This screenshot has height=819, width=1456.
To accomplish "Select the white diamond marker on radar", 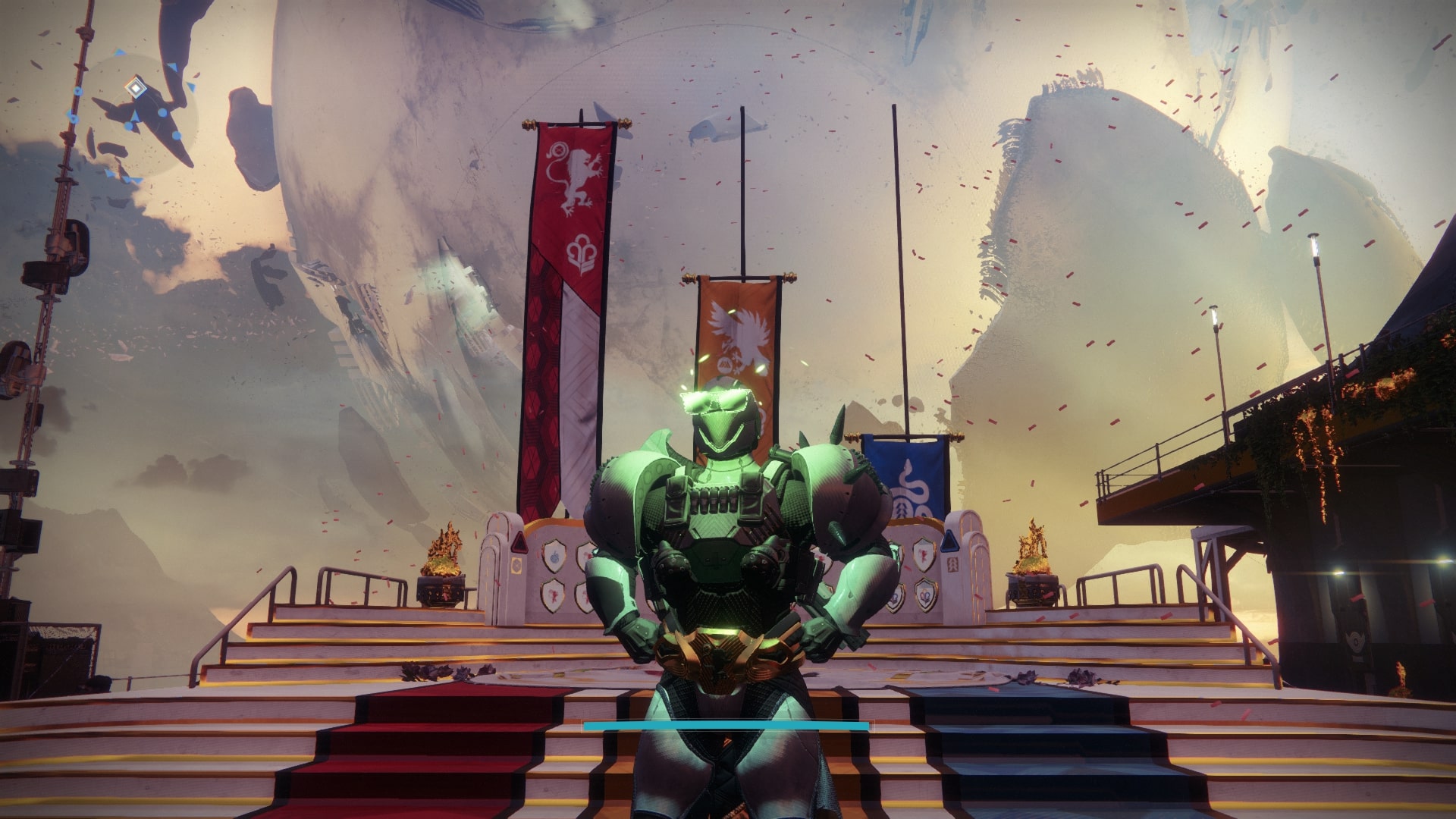I will [136, 88].
